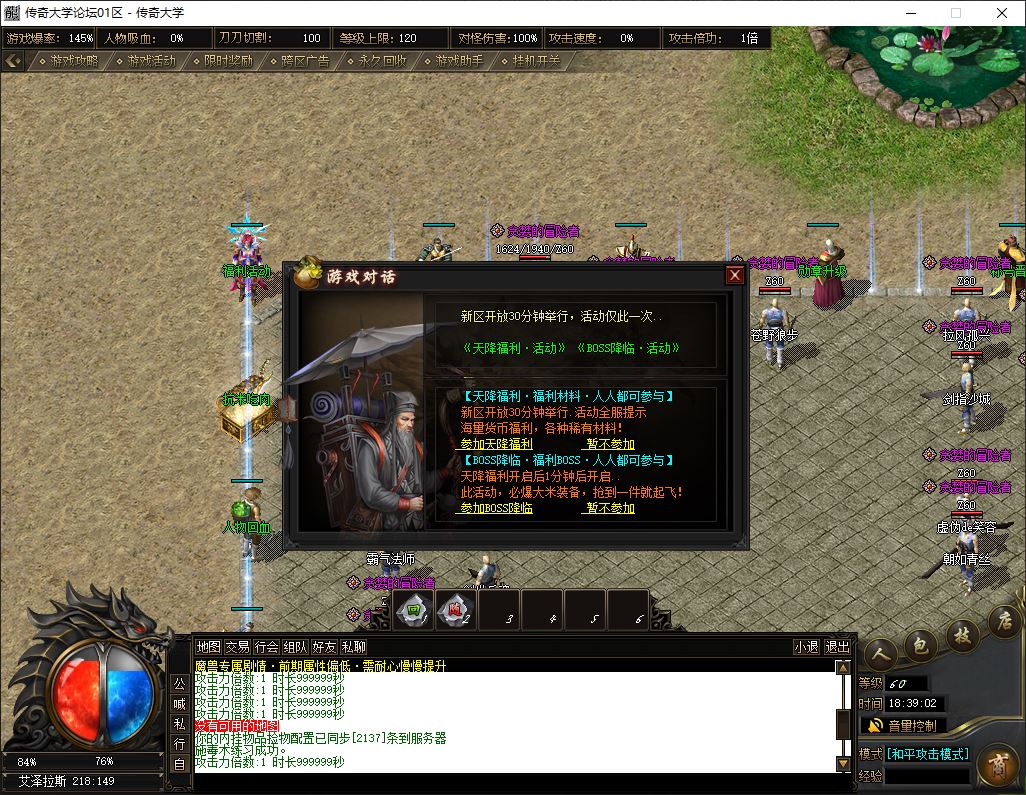Select the 喊 shout chat channel
The width and height of the screenshot is (1026, 795).
tap(179, 703)
